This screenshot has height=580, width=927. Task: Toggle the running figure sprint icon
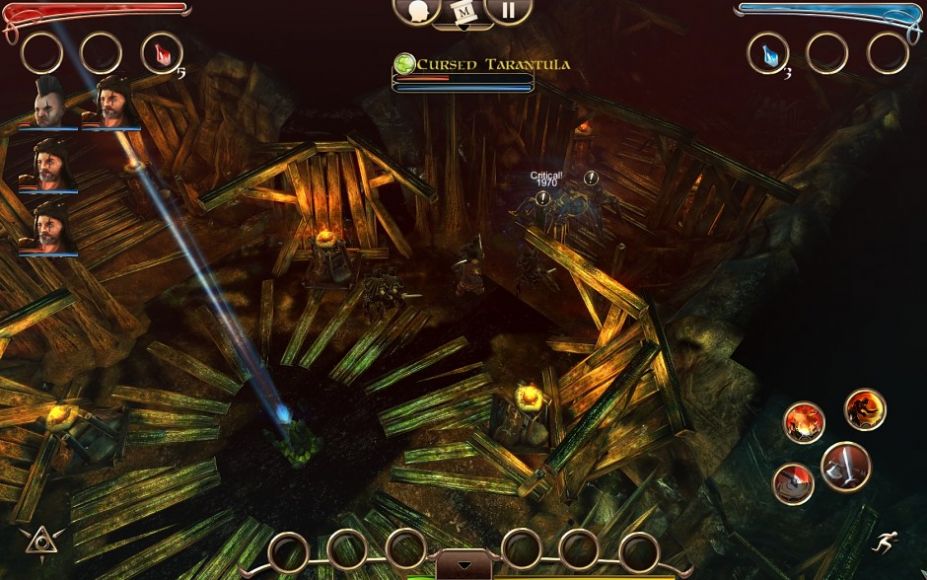point(883,541)
